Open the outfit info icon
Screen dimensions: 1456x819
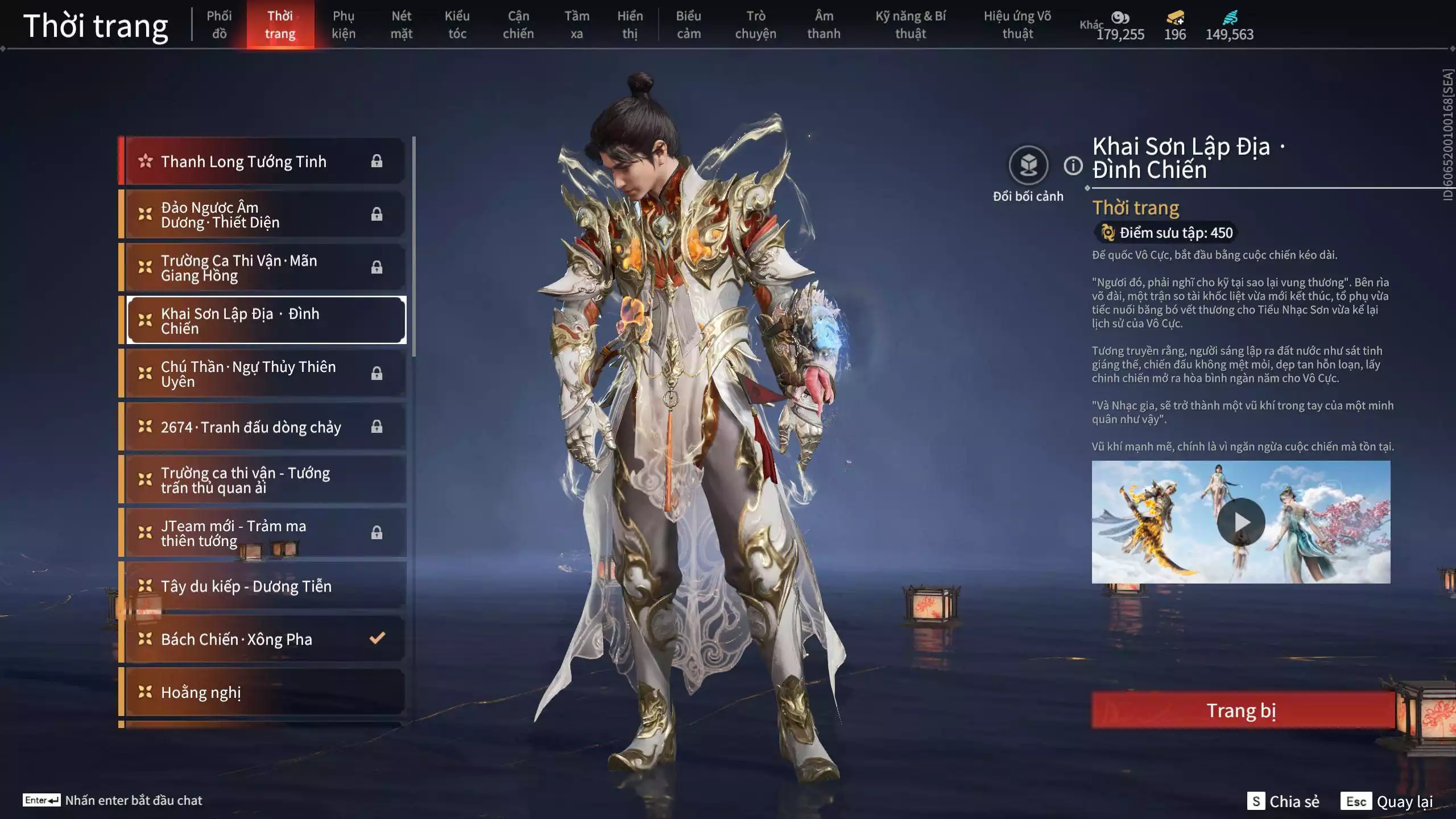pos(1073,166)
